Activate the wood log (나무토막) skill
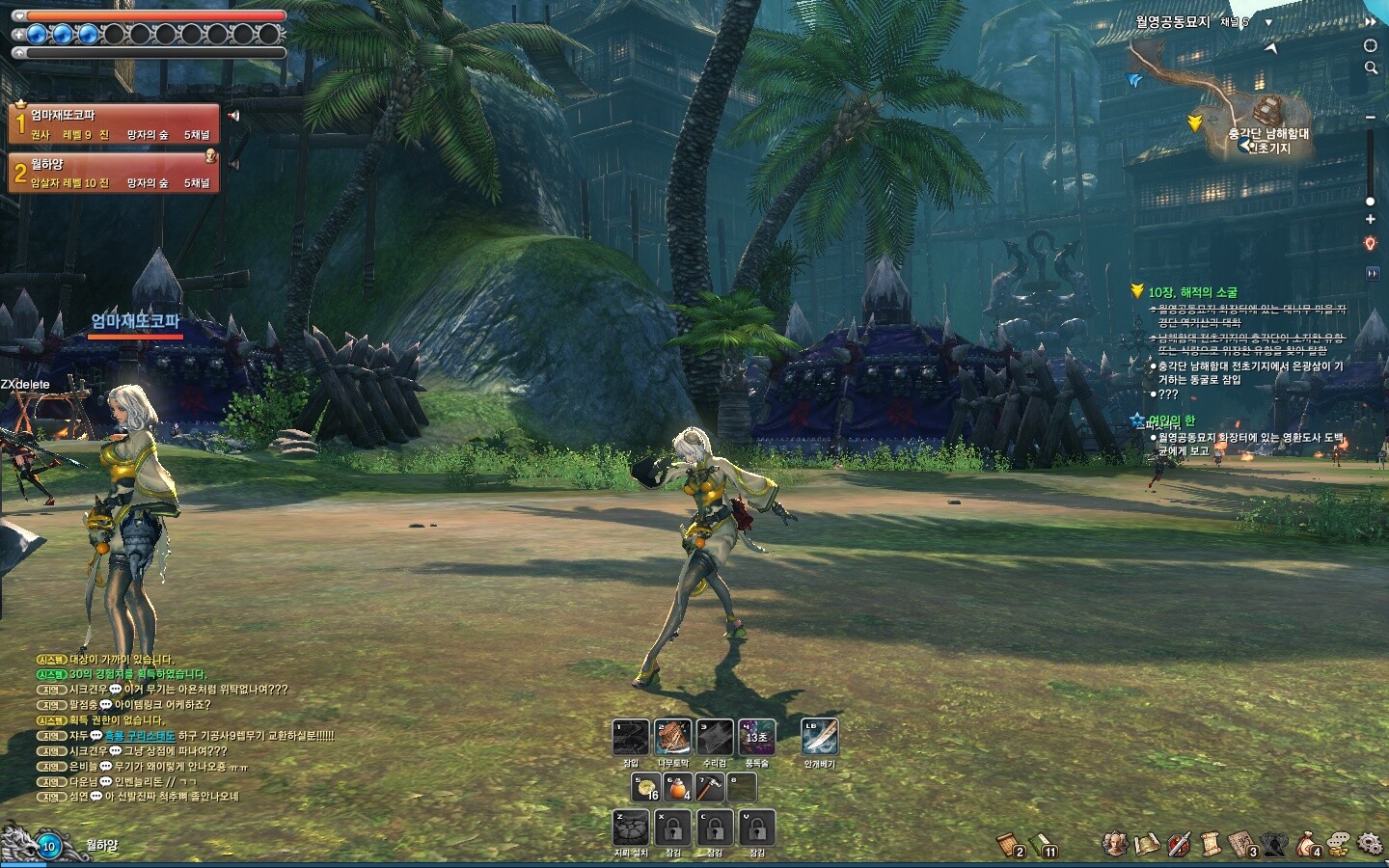Image resolution: width=1389 pixels, height=868 pixels. (672, 738)
